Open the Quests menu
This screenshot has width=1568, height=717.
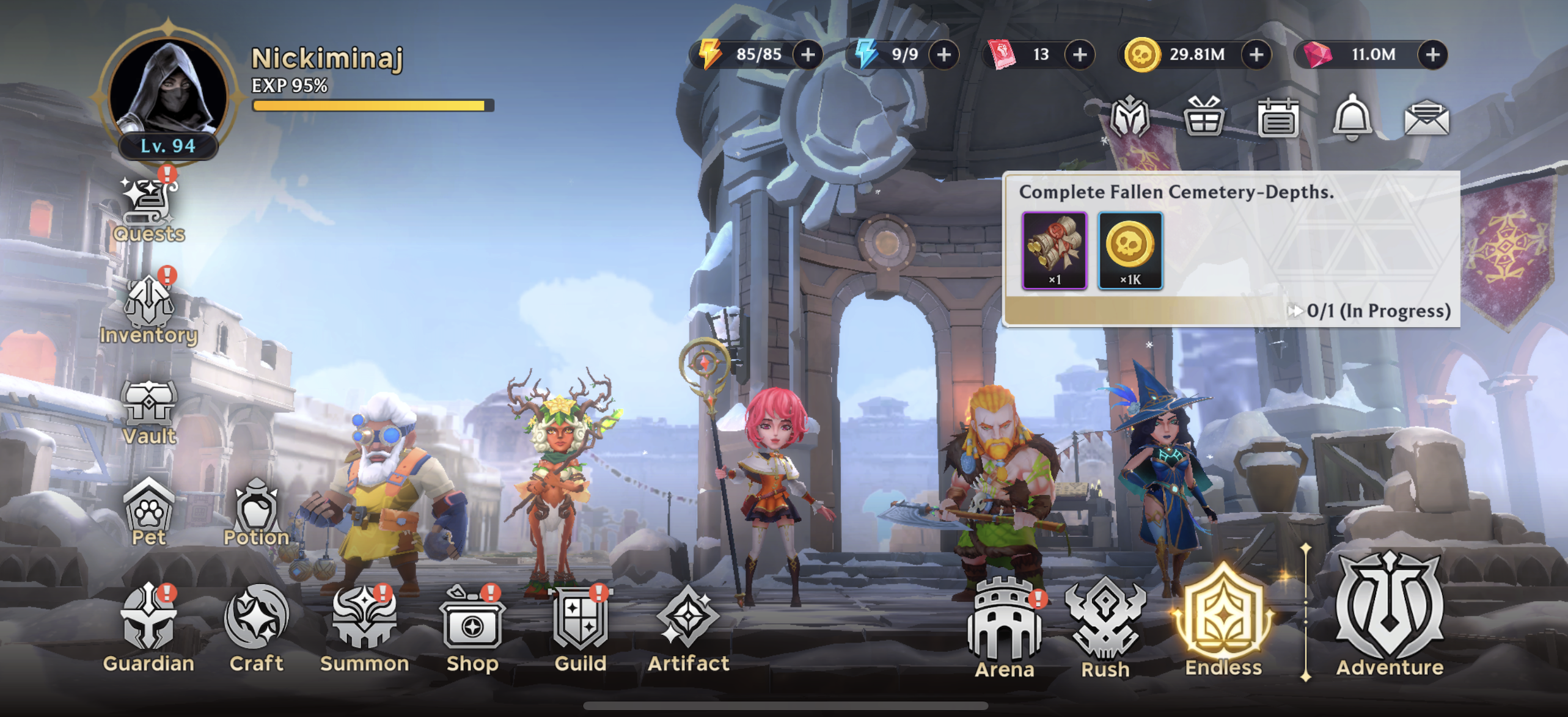tap(148, 209)
